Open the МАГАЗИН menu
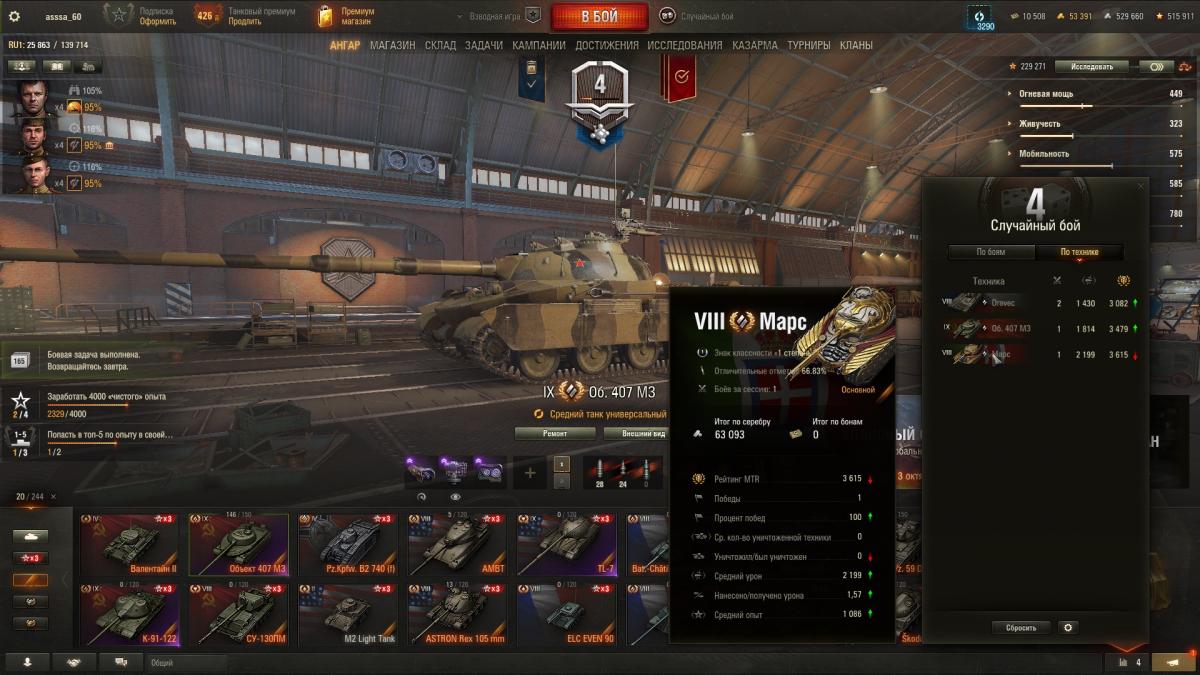Image resolution: width=1200 pixels, height=675 pixels. point(392,45)
